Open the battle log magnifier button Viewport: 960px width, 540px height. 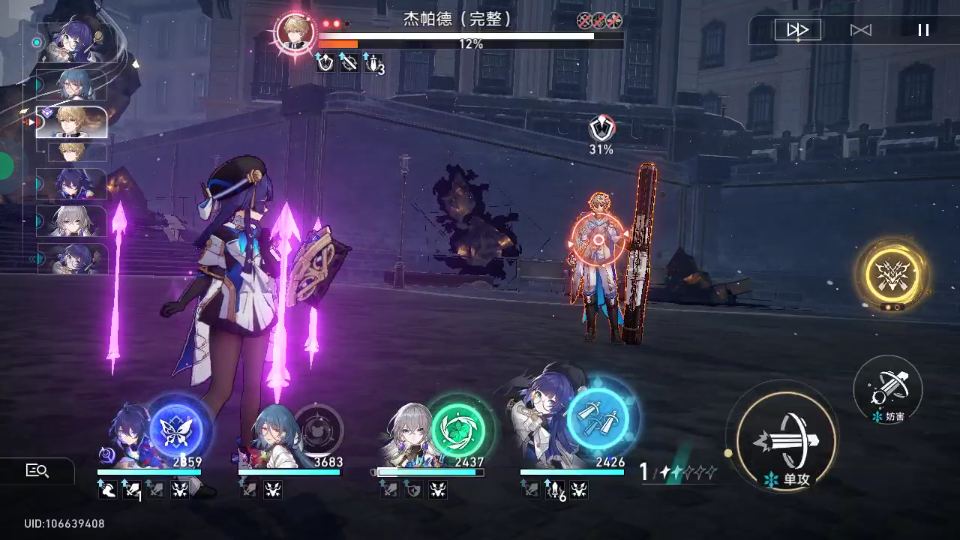(x=38, y=470)
